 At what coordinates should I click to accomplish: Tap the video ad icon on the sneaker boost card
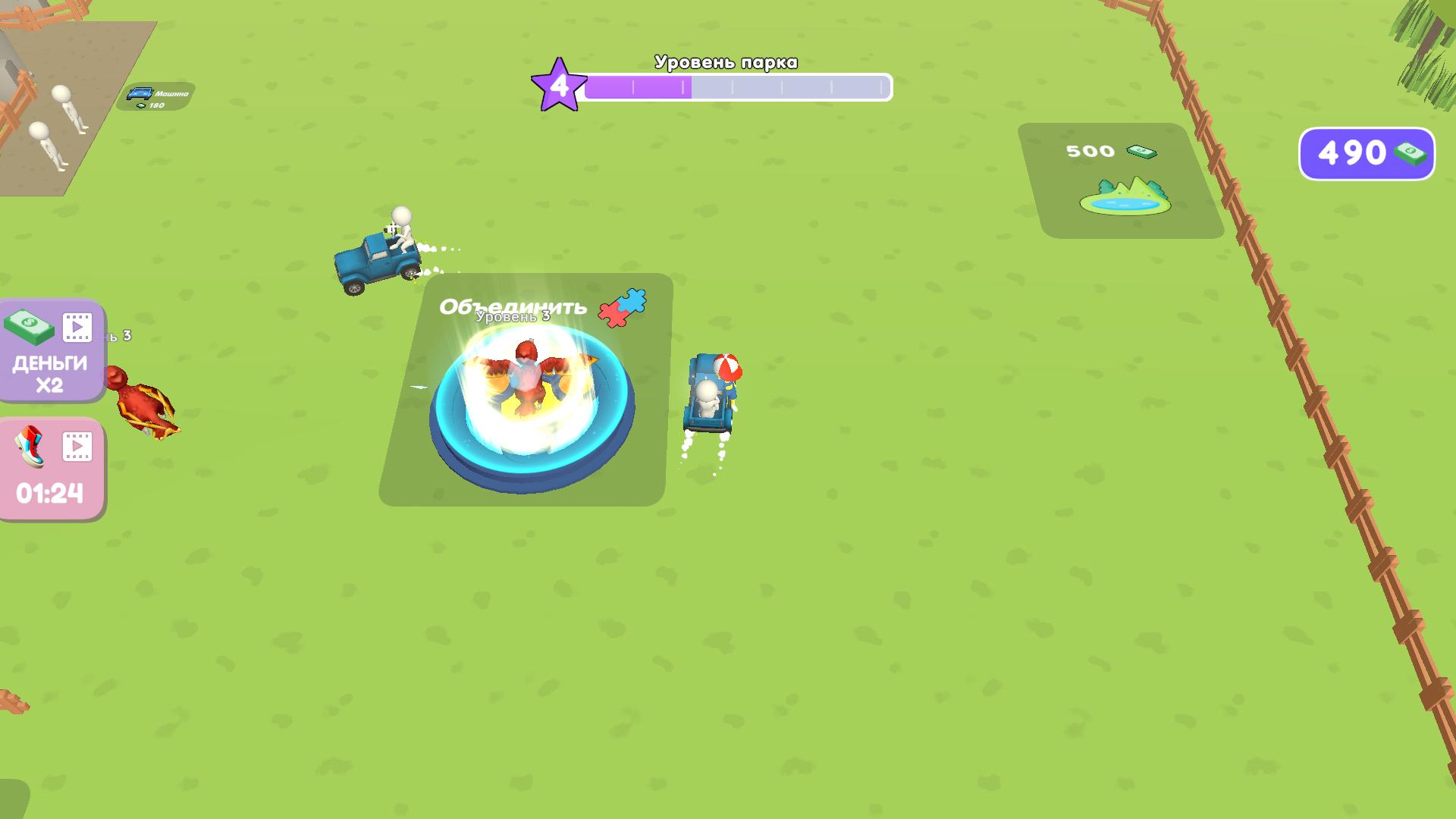[76, 446]
